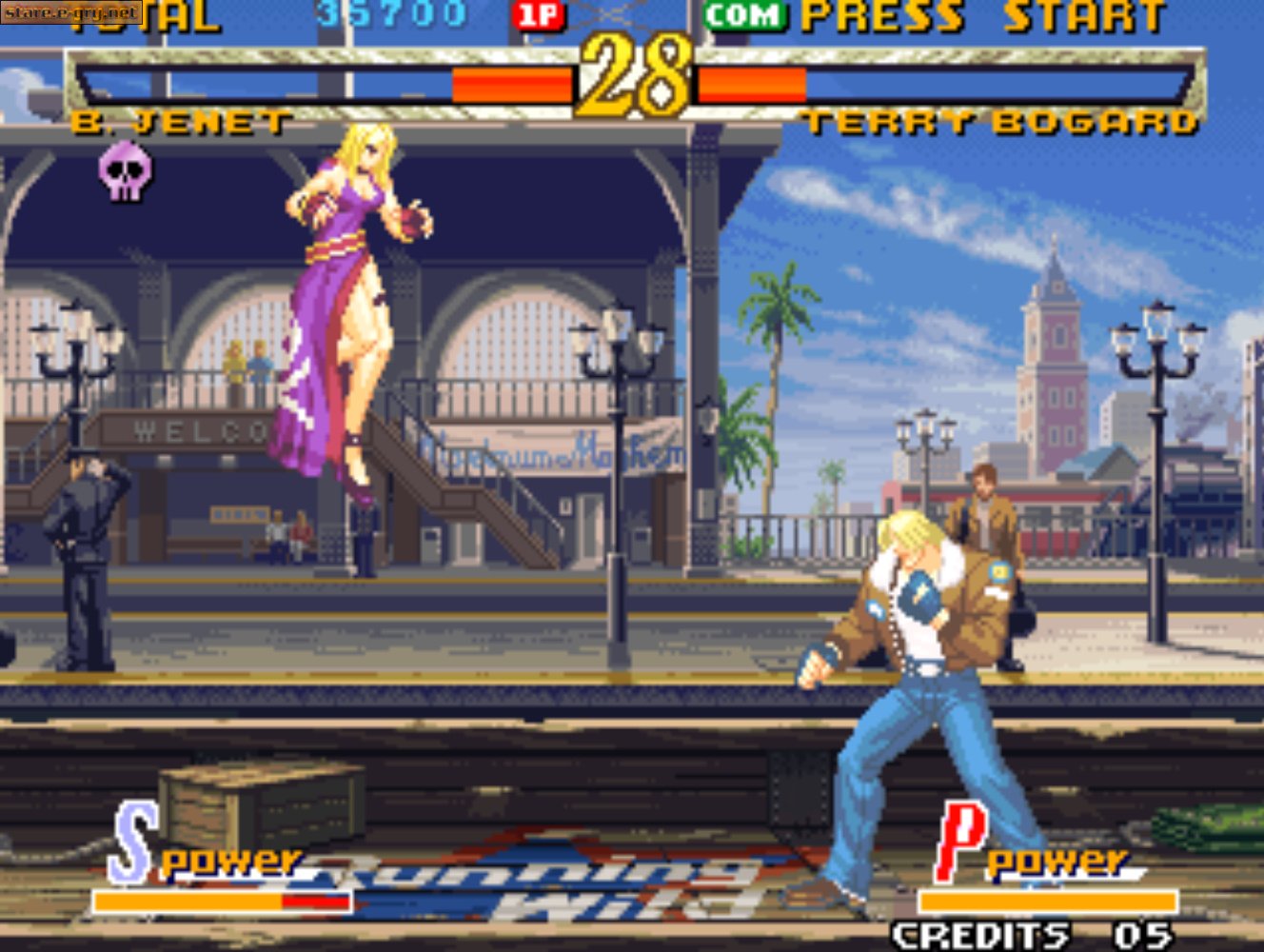This screenshot has height=952, width=1264.
Task: Click the golden round timer emblem
Action: click(633, 74)
